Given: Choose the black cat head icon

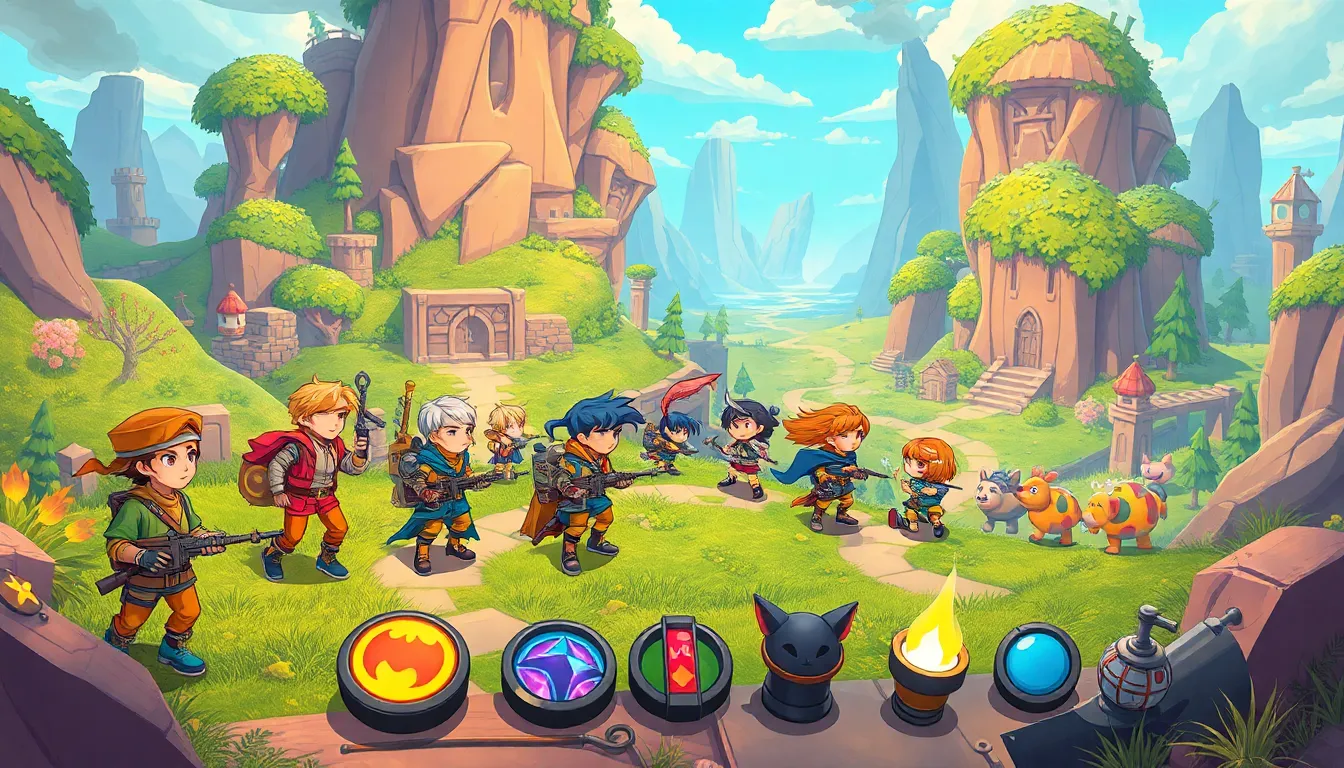Looking at the screenshot, I should click(804, 650).
